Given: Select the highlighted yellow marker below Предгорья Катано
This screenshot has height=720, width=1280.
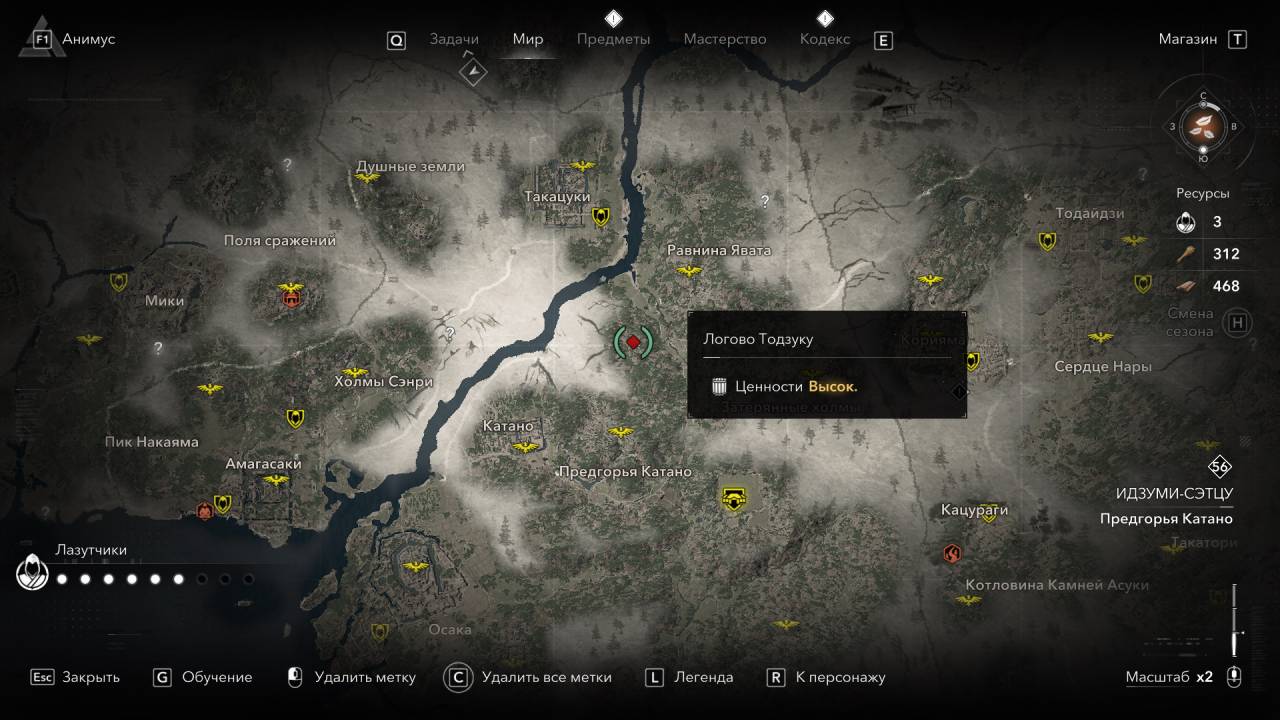Looking at the screenshot, I should pyautogui.click(x=735, y=497).
